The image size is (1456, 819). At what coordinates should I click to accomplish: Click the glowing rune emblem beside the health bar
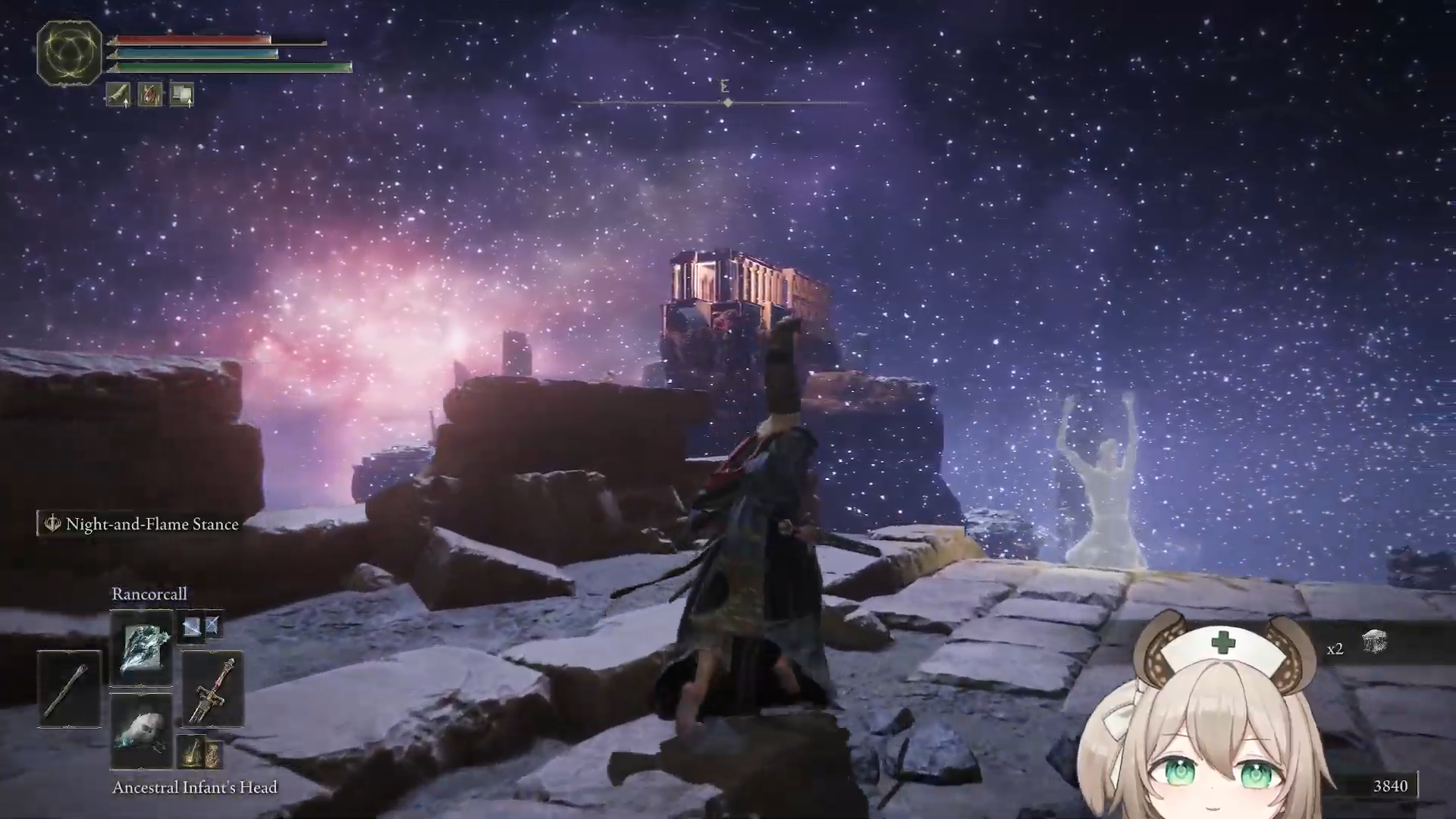[69, 52]
